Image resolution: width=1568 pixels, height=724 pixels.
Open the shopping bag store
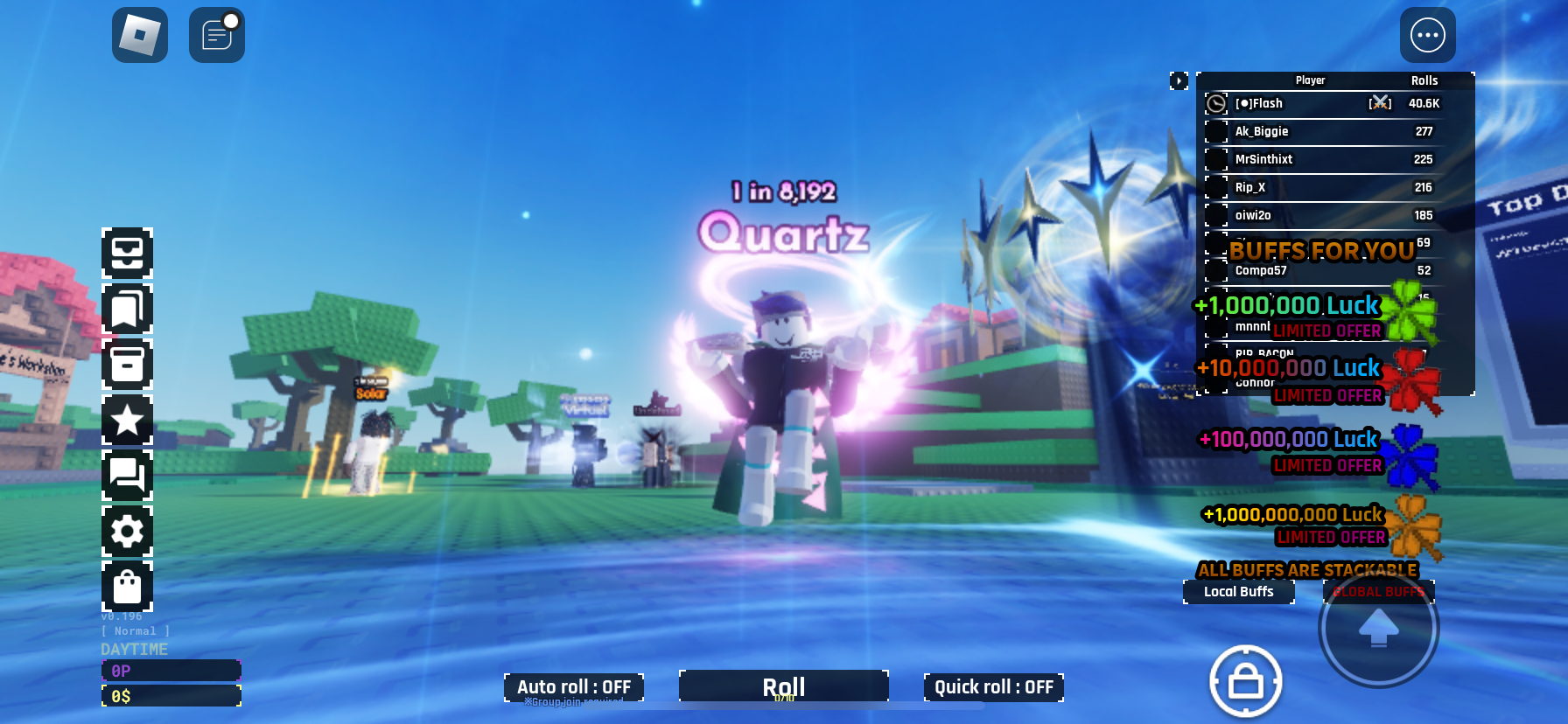coord(127,587)
